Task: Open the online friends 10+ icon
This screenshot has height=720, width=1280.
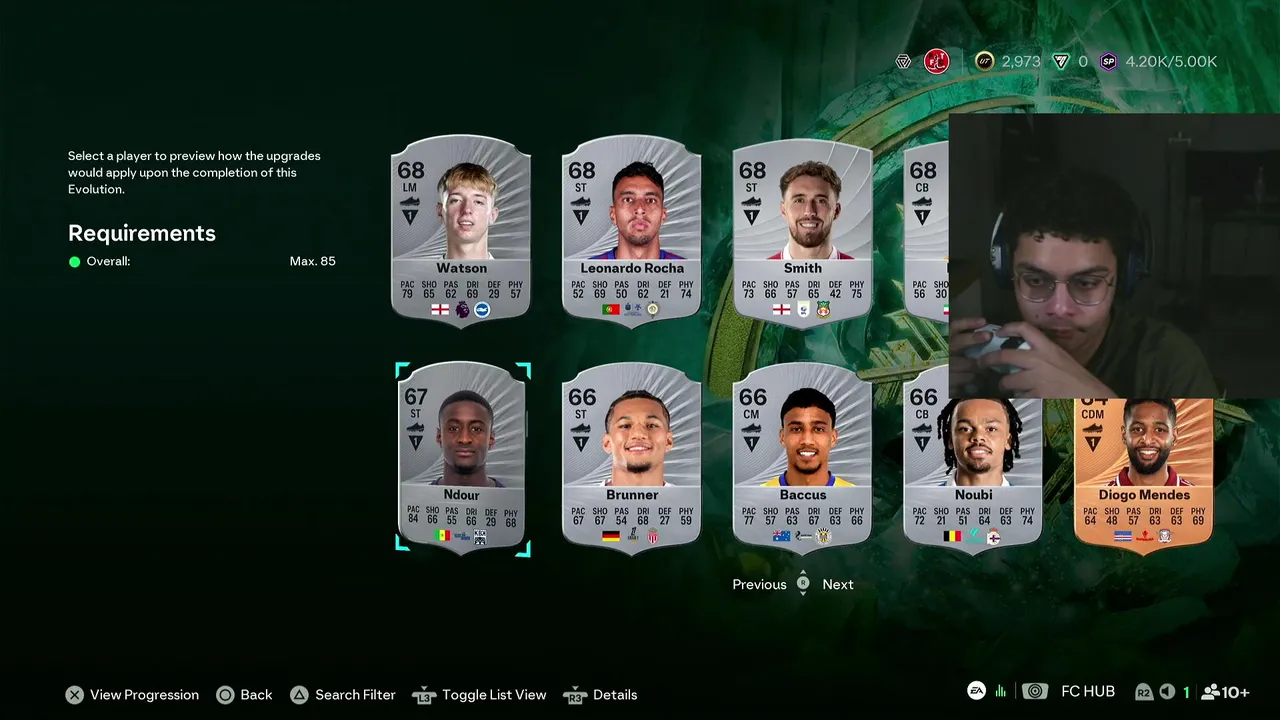Action: tap(1225, 692)
